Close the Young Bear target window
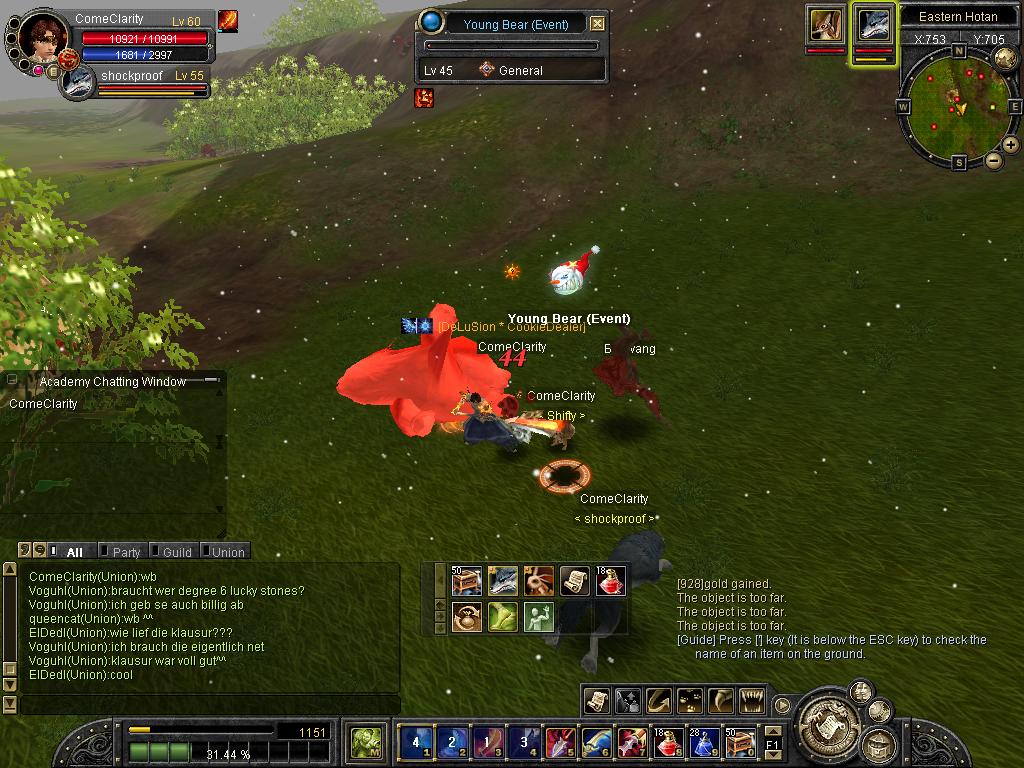This screenshot has height=768, width=1024. coord(597,24)
